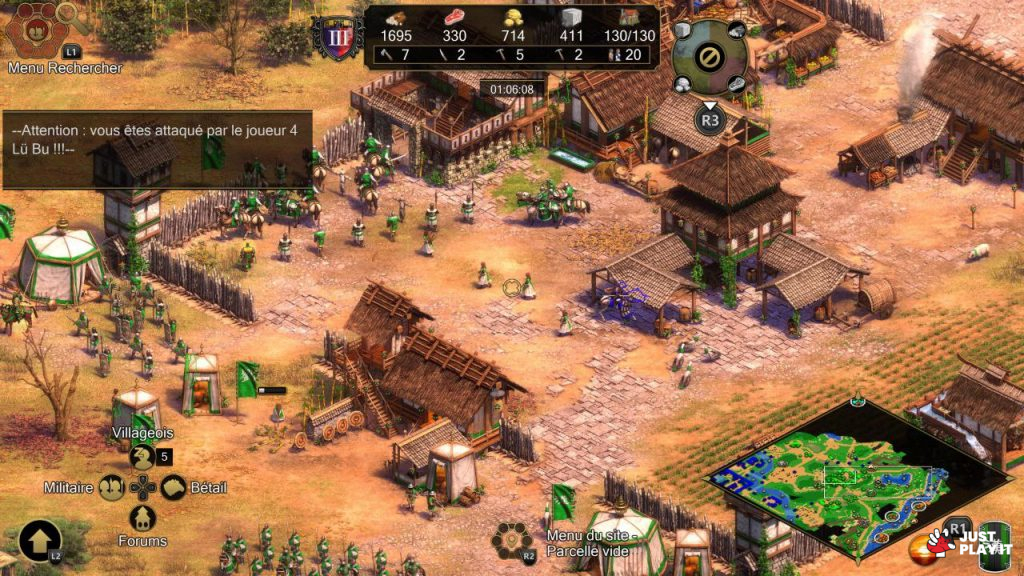Click the attack warning message from Lü Bu
Image resolution: width=1024 pixels, height=576 pixels.
click(x=158, y=140)
